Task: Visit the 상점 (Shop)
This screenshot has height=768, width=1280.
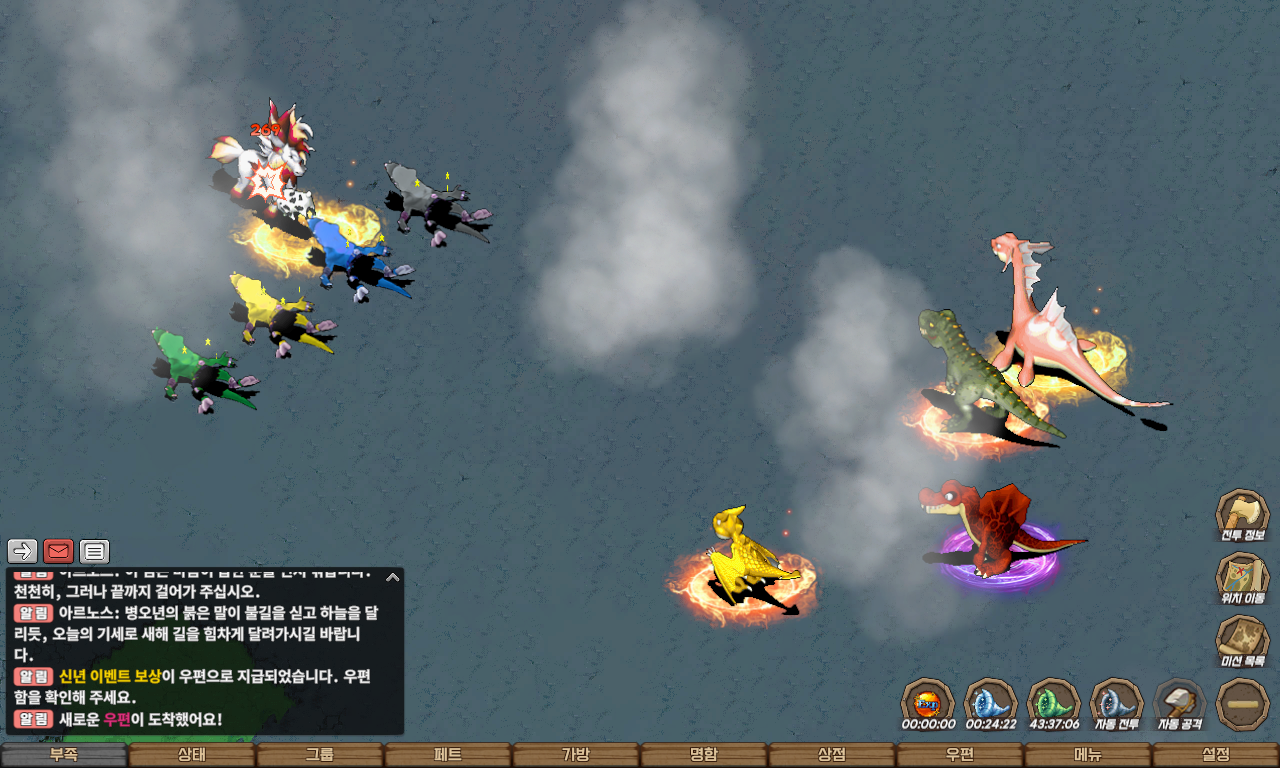Action: click(832, 755)
